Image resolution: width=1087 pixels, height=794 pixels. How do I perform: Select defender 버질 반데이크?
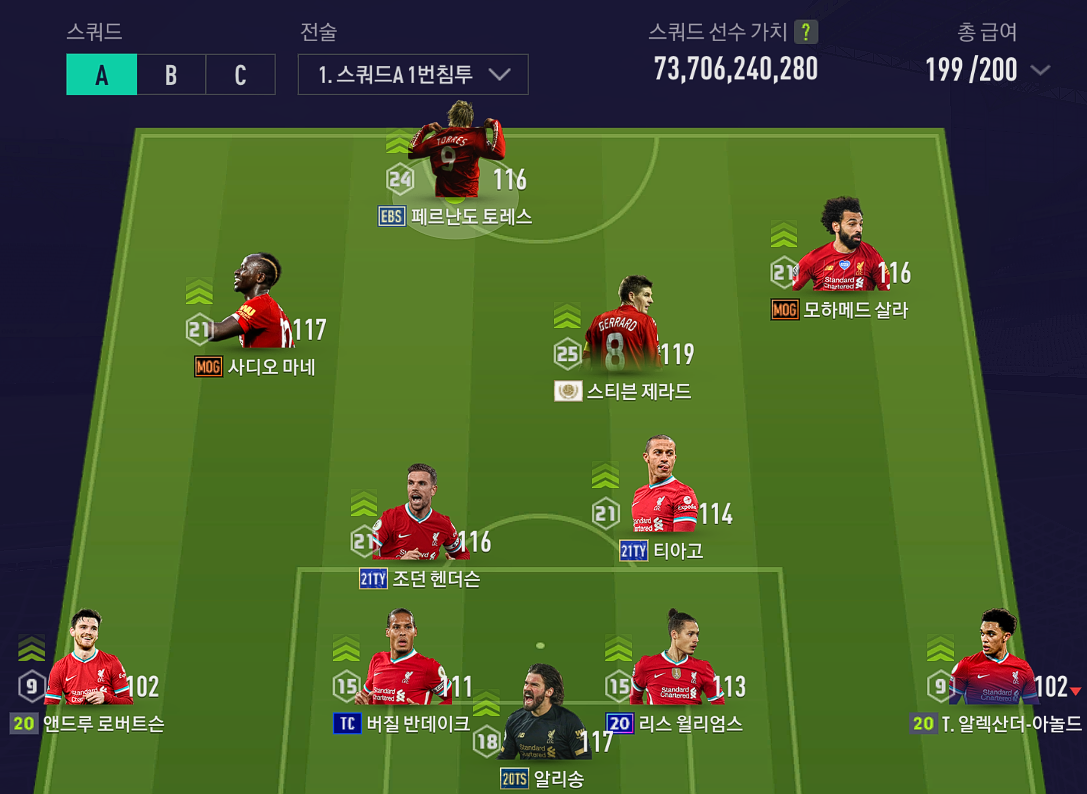405,659
